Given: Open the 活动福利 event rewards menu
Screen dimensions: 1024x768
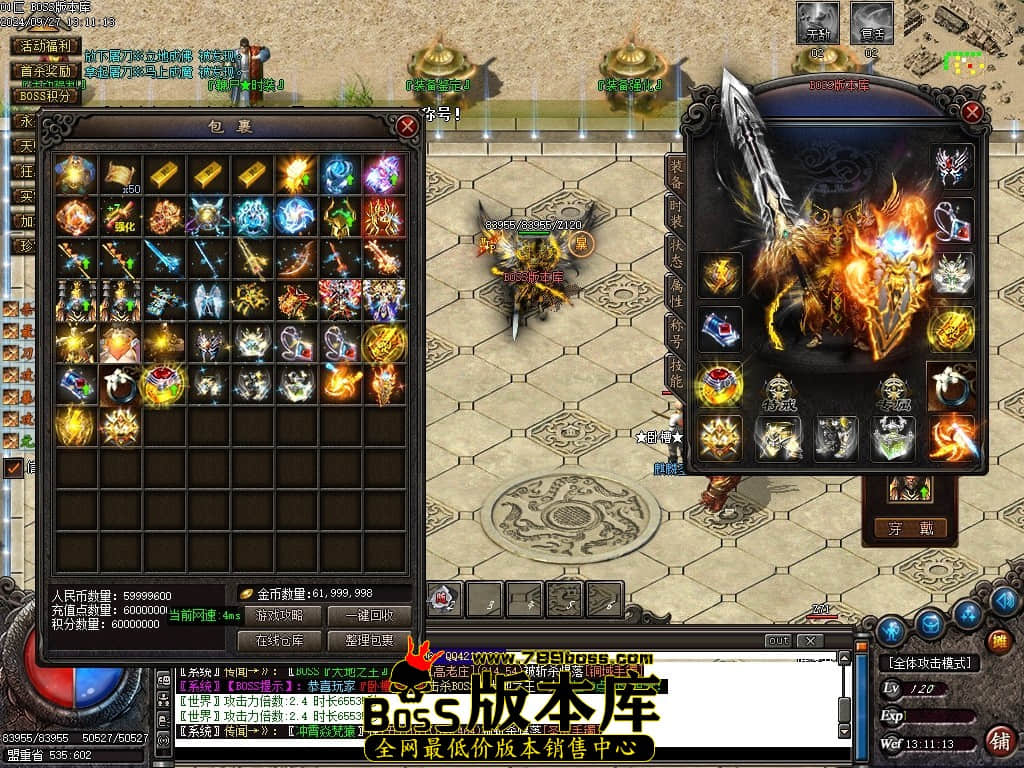Looking at the screenshot, I should tap(46, 46).
